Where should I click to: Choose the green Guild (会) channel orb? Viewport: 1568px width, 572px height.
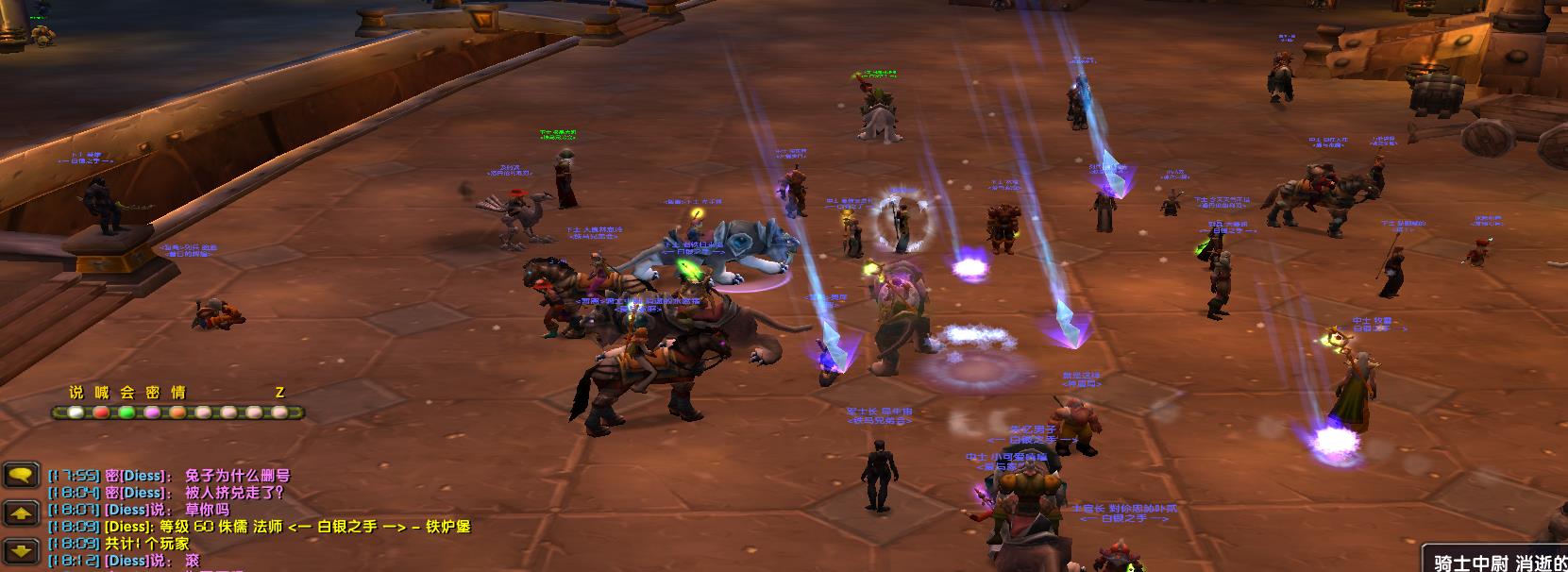tap(126, 412)
